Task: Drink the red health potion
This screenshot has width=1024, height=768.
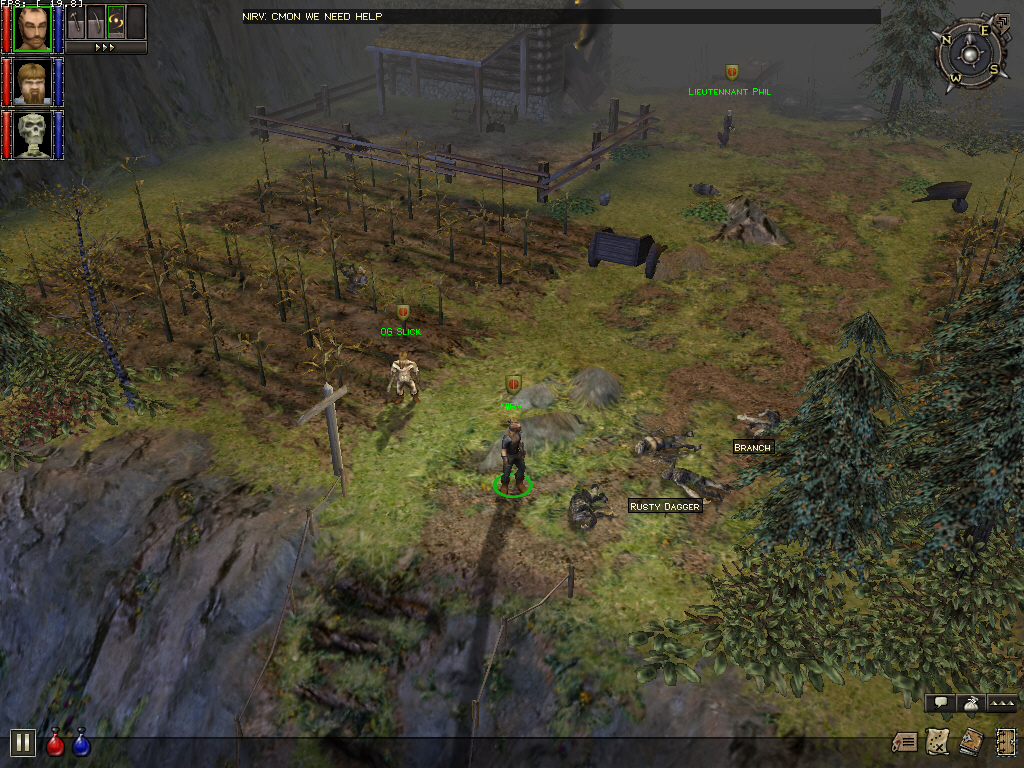Action: coord(56,743)
